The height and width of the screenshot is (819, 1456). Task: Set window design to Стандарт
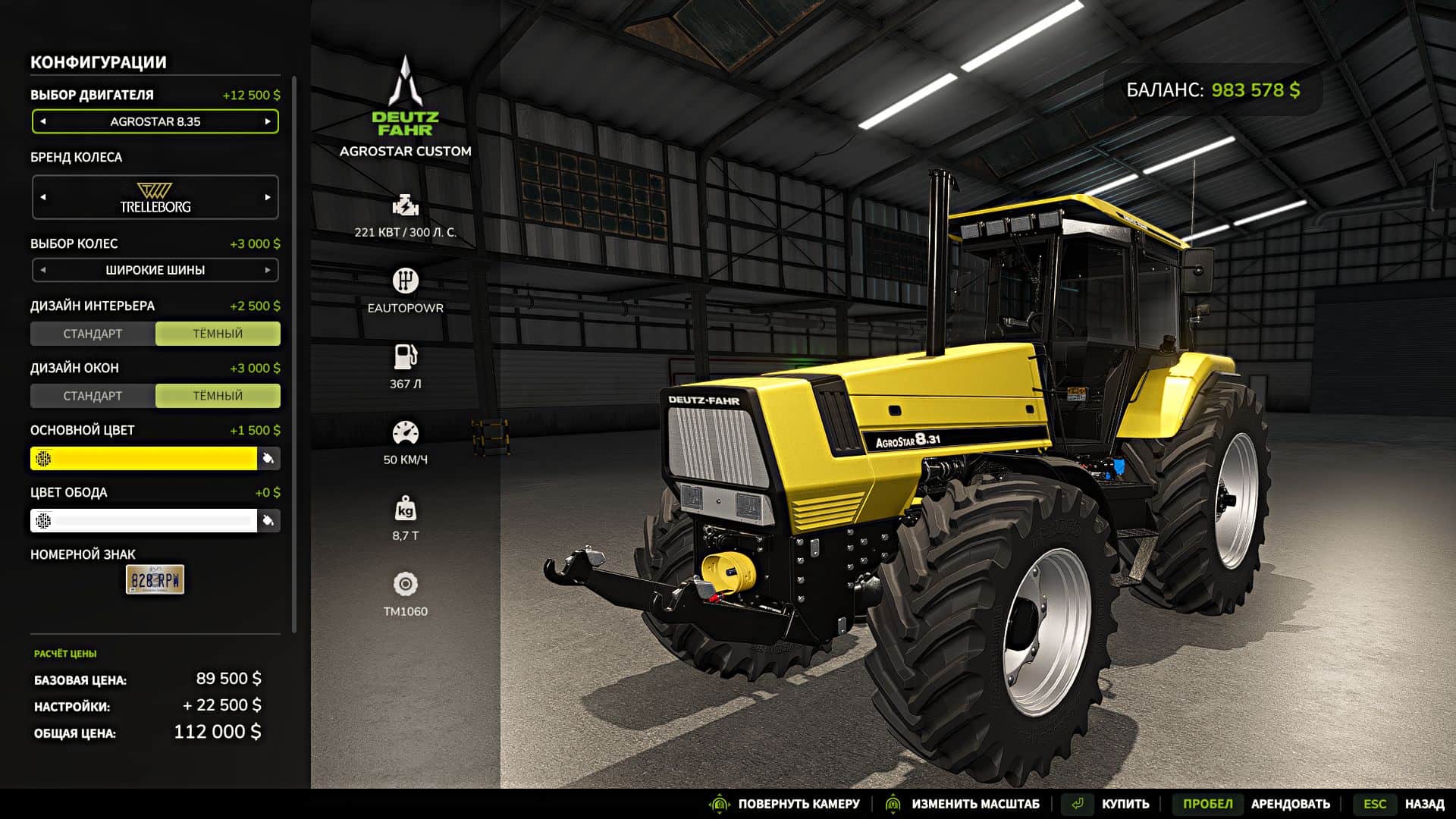click(93, 396)
